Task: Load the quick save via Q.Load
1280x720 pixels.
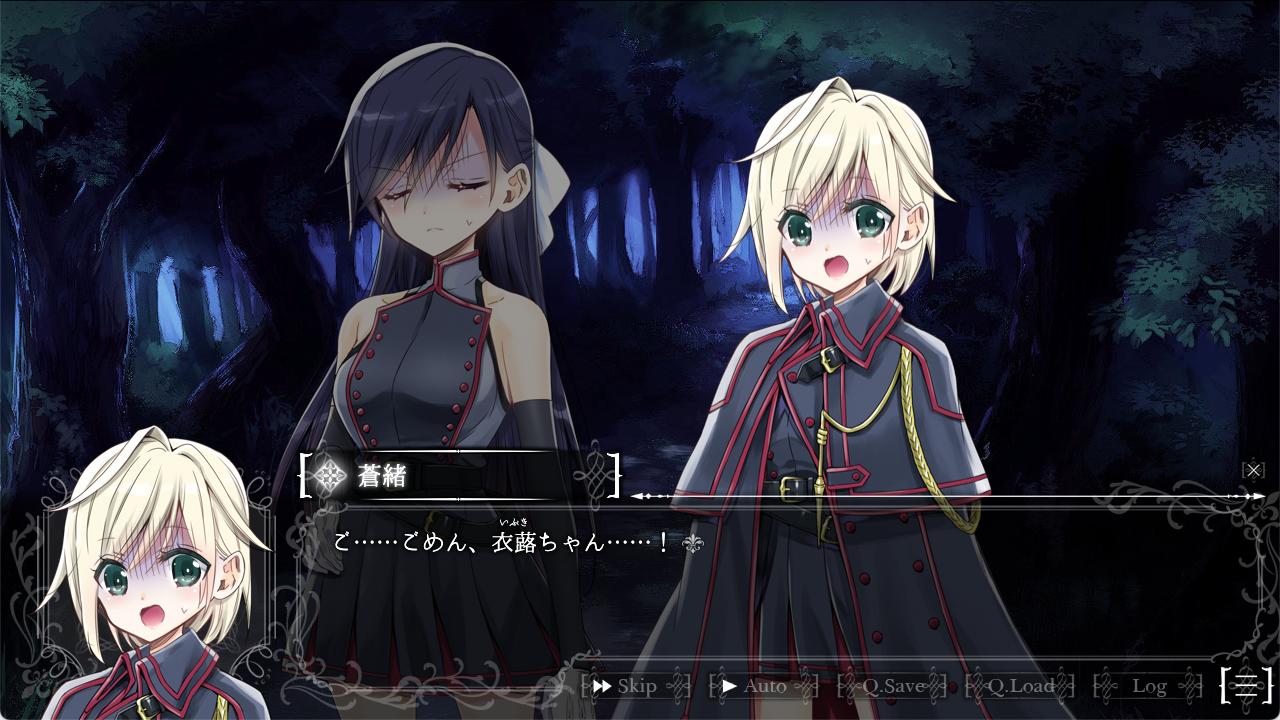Action: click(1020, 686)
